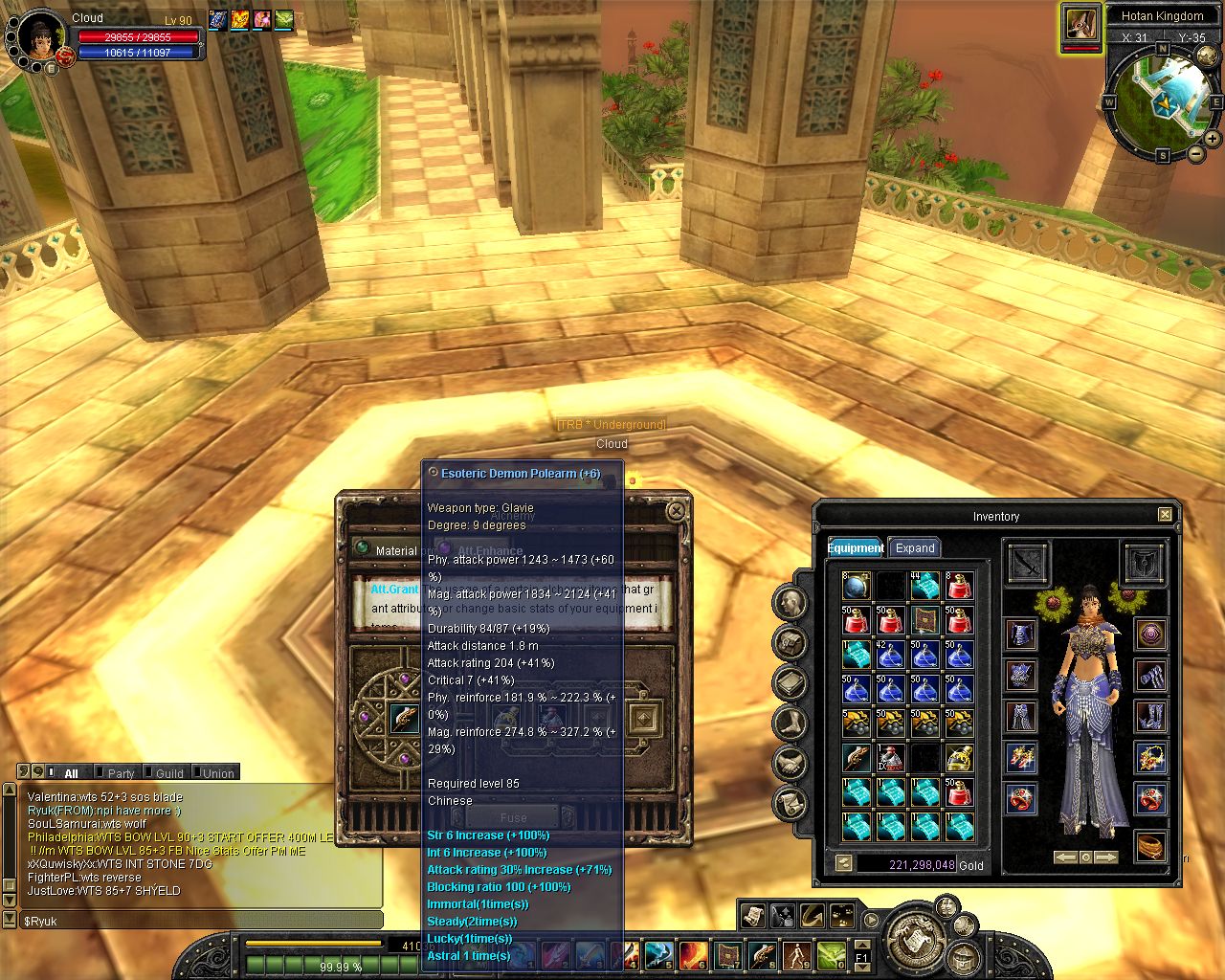The height and width of the screenshot is (980, 1225).
Task: Click the polearm in the alchemy slot
Action: (404, 717)
